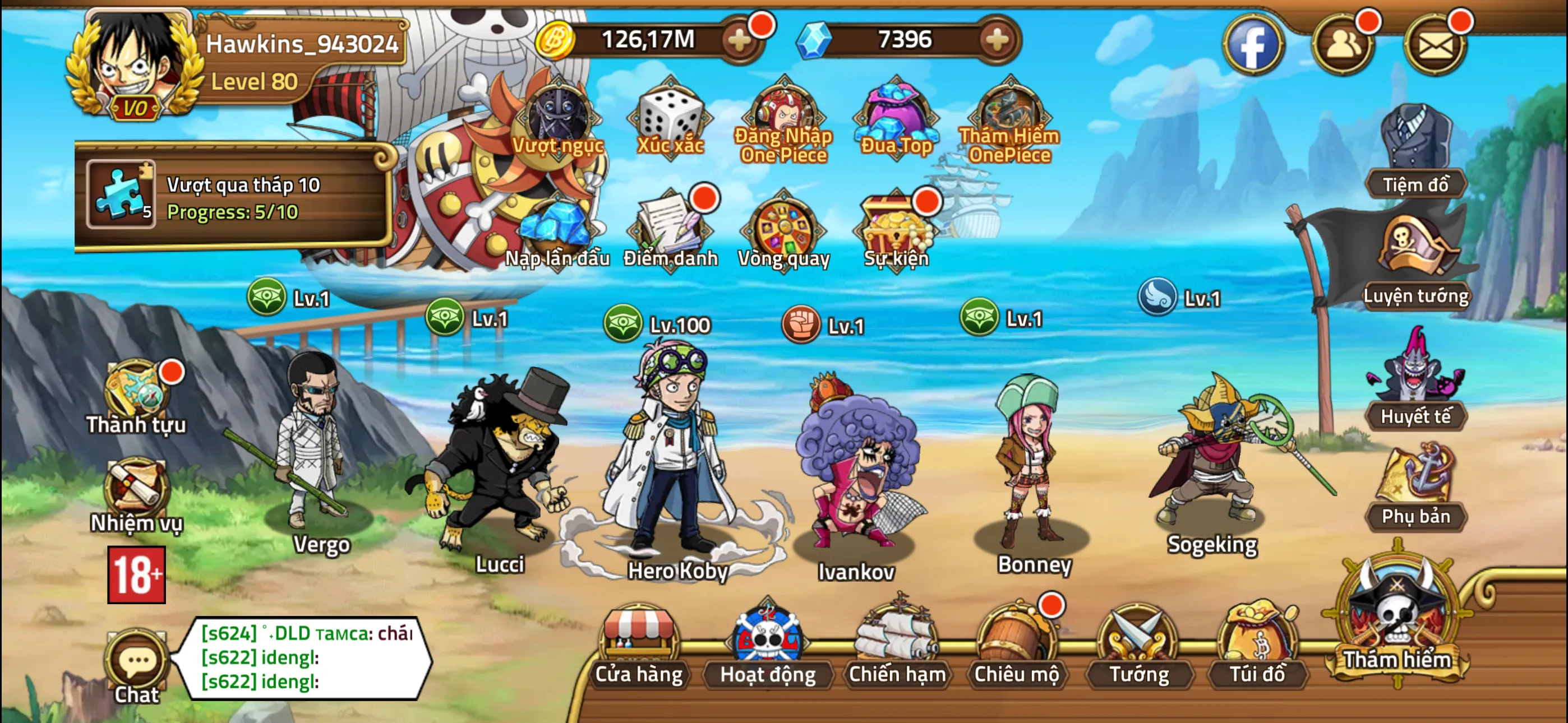Image resolution: width=1568 pixels, height=723 pixels.
Task: Expand the Vượt qua tháp 10 quest panel
Action: coord(243,201)
